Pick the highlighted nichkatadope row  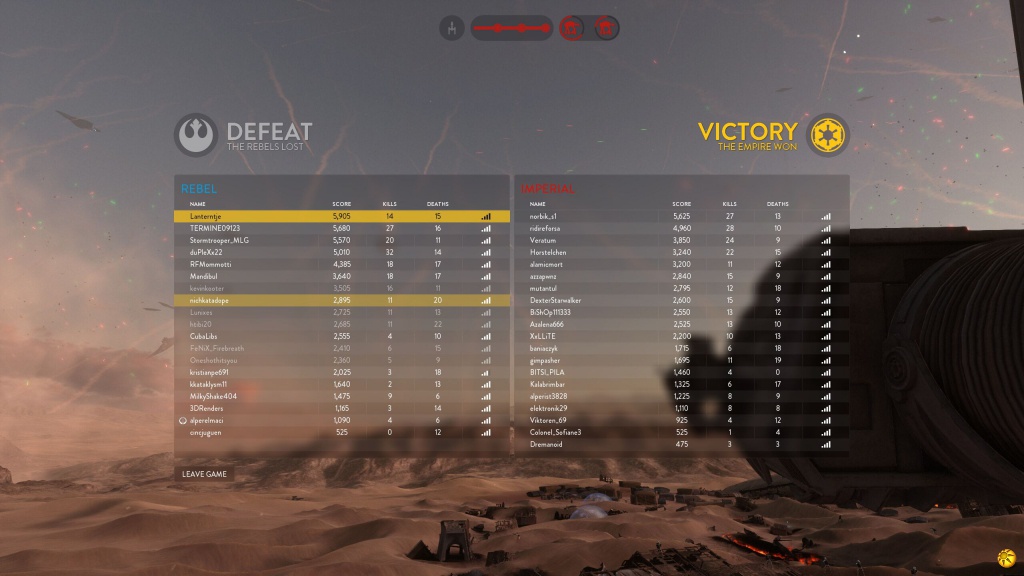pos(341,300)
